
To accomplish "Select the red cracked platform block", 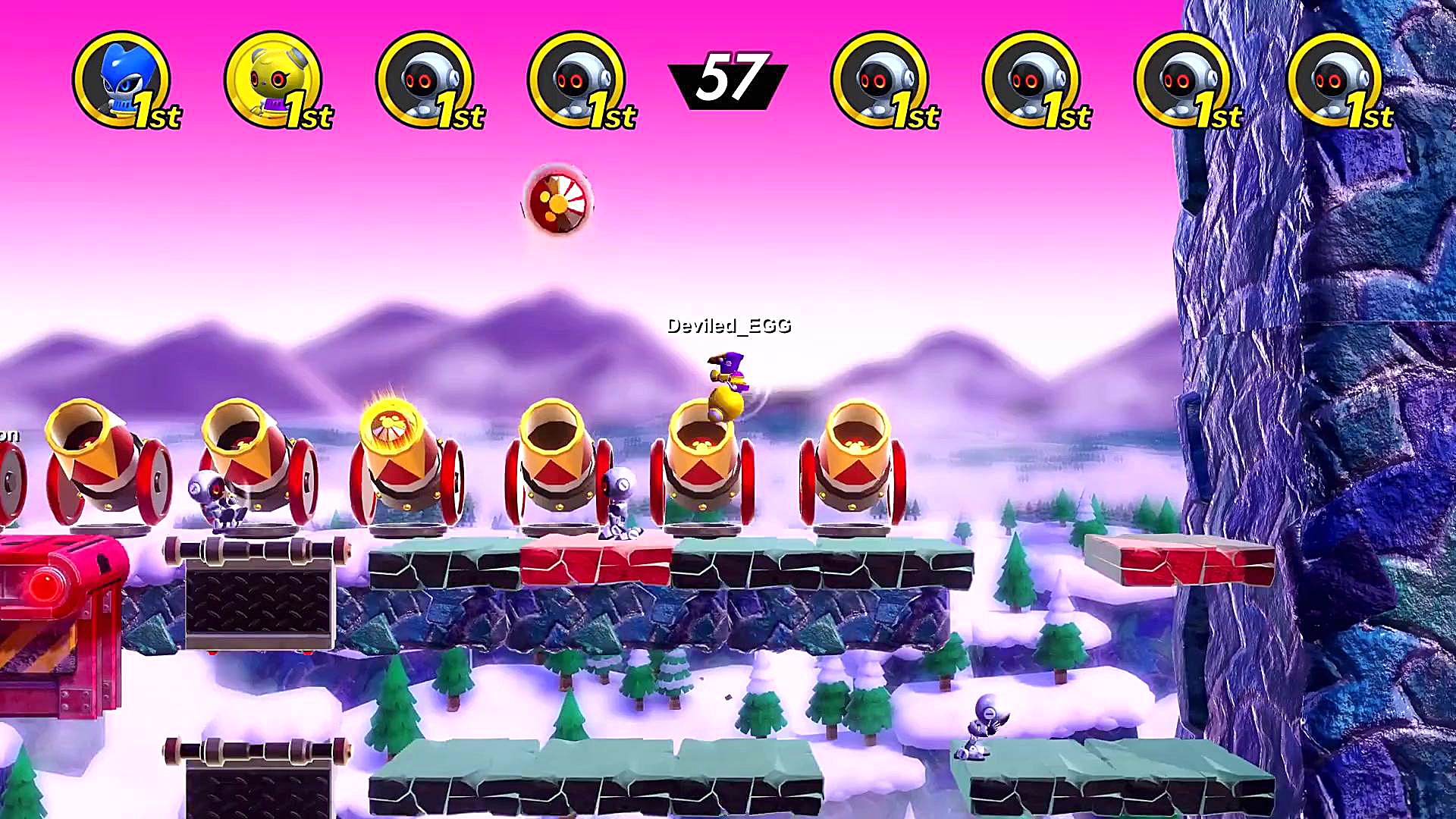I will point(595,561).
